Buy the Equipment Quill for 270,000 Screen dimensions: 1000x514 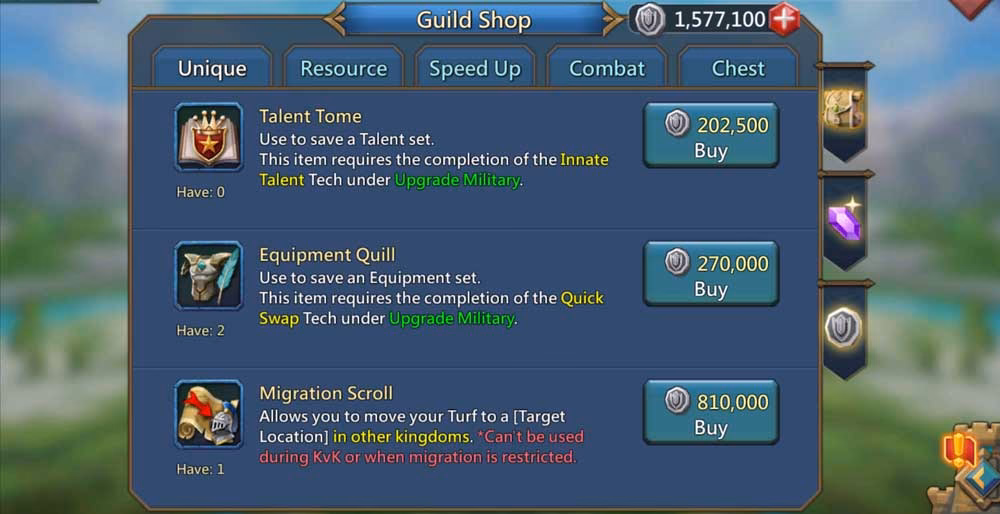click(710, 274)
